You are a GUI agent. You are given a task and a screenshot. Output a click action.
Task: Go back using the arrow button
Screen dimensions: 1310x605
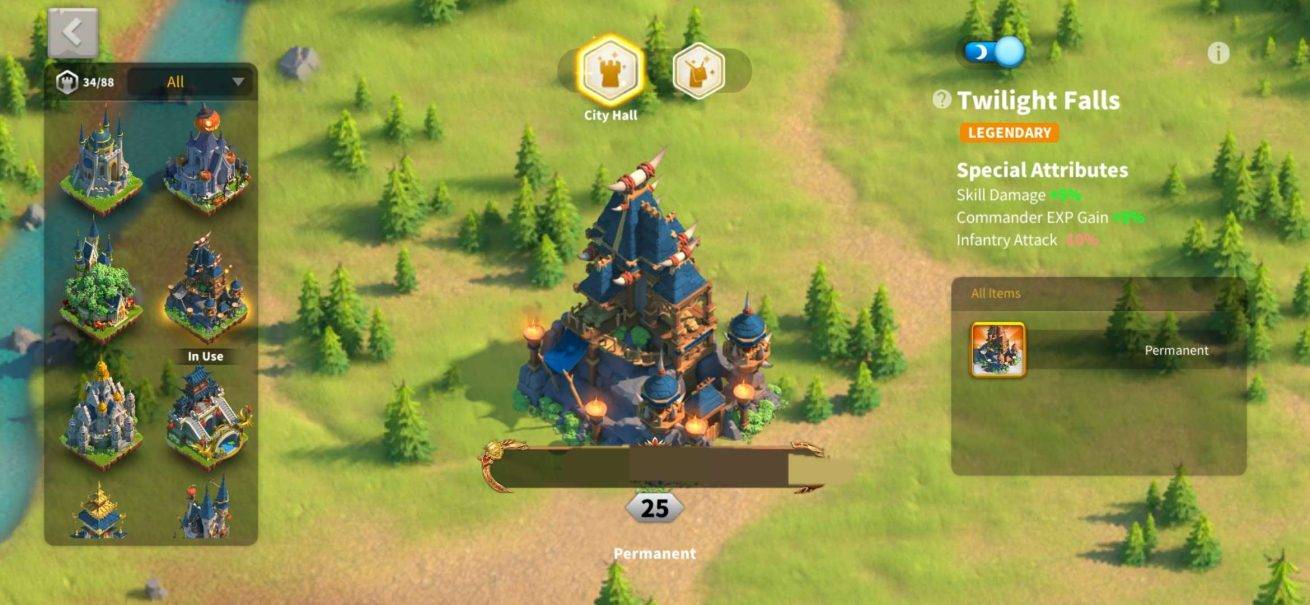tap(73, 33)
